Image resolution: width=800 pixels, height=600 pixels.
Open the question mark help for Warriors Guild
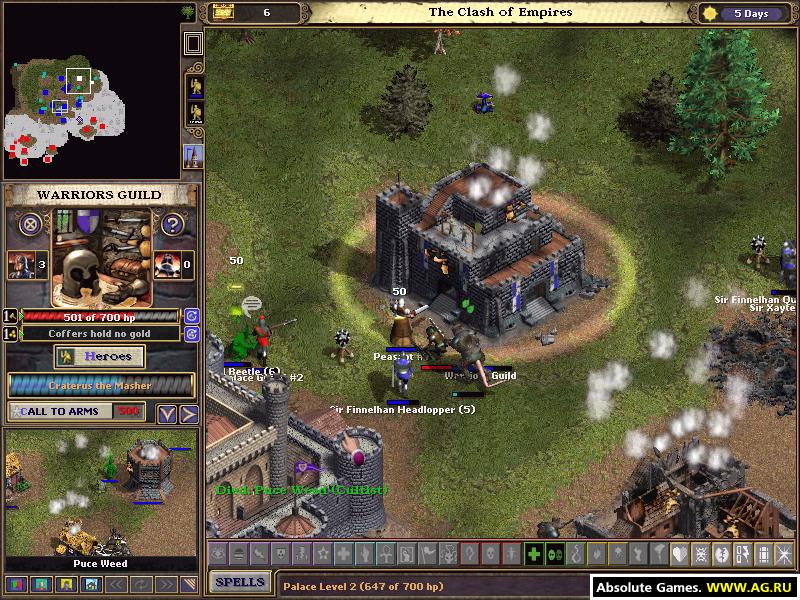pyautogui.click(x=173, y=224)
